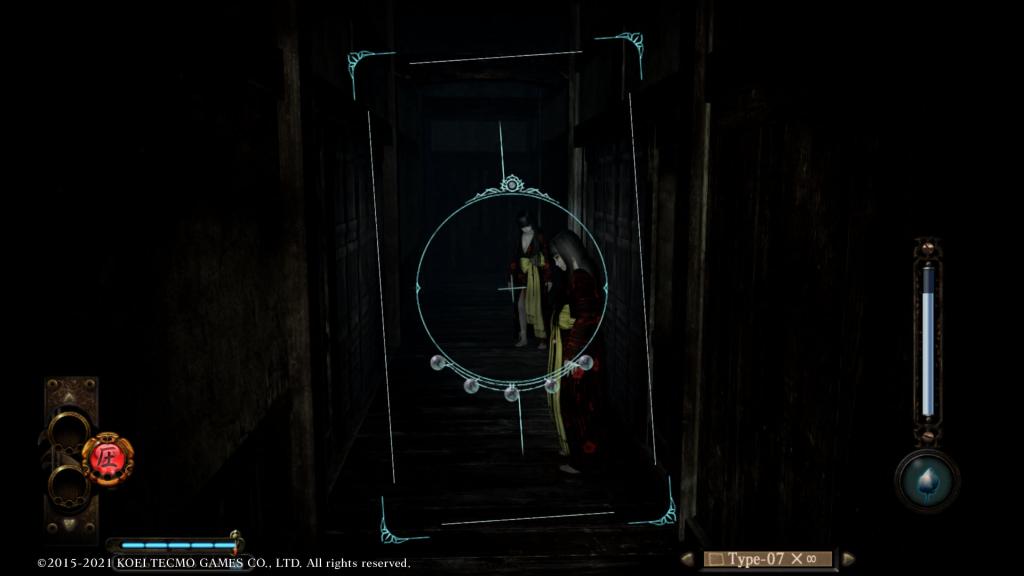
Task: Click the water droplet orb icon
Action: click(x=927, y=479)
